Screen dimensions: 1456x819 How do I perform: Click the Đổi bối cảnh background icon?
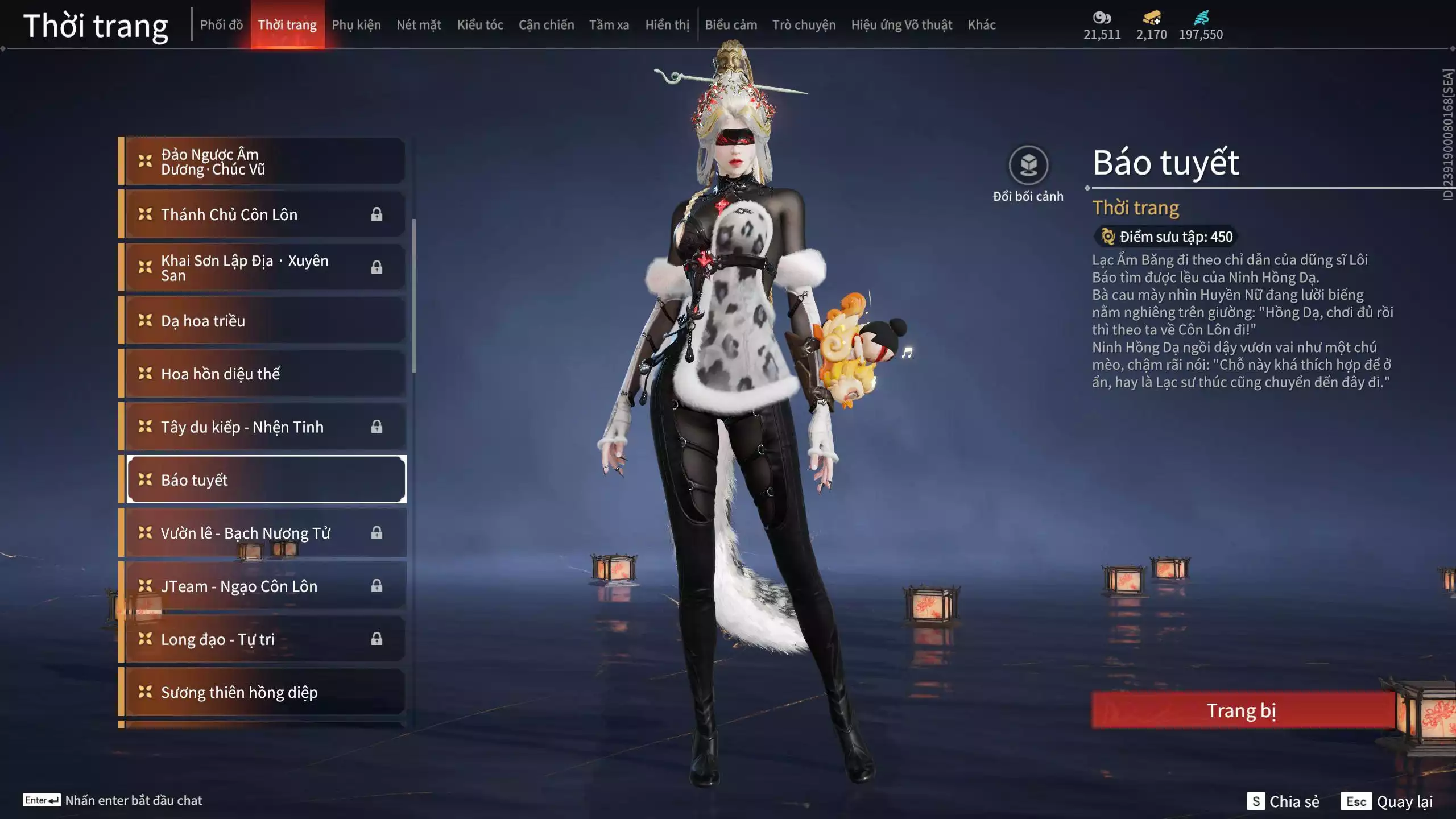pyautogui.click(x=1028, y=166)
